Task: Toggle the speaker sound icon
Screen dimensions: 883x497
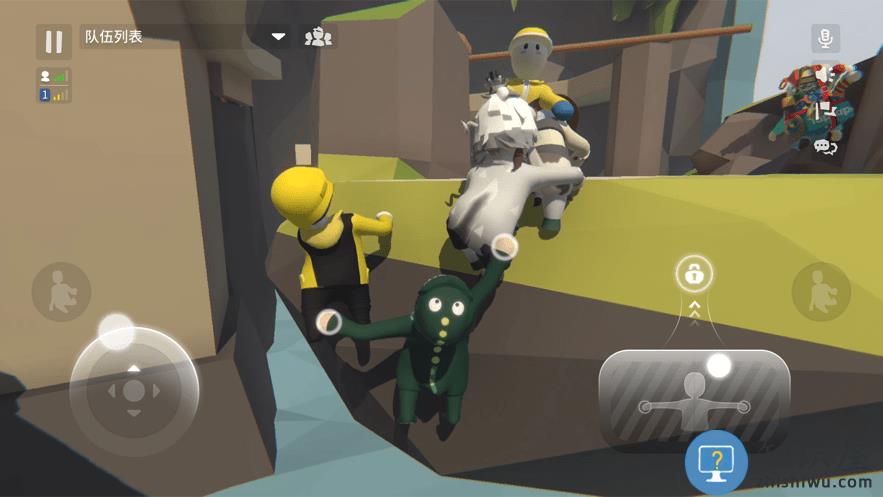Action: (825, 75)
